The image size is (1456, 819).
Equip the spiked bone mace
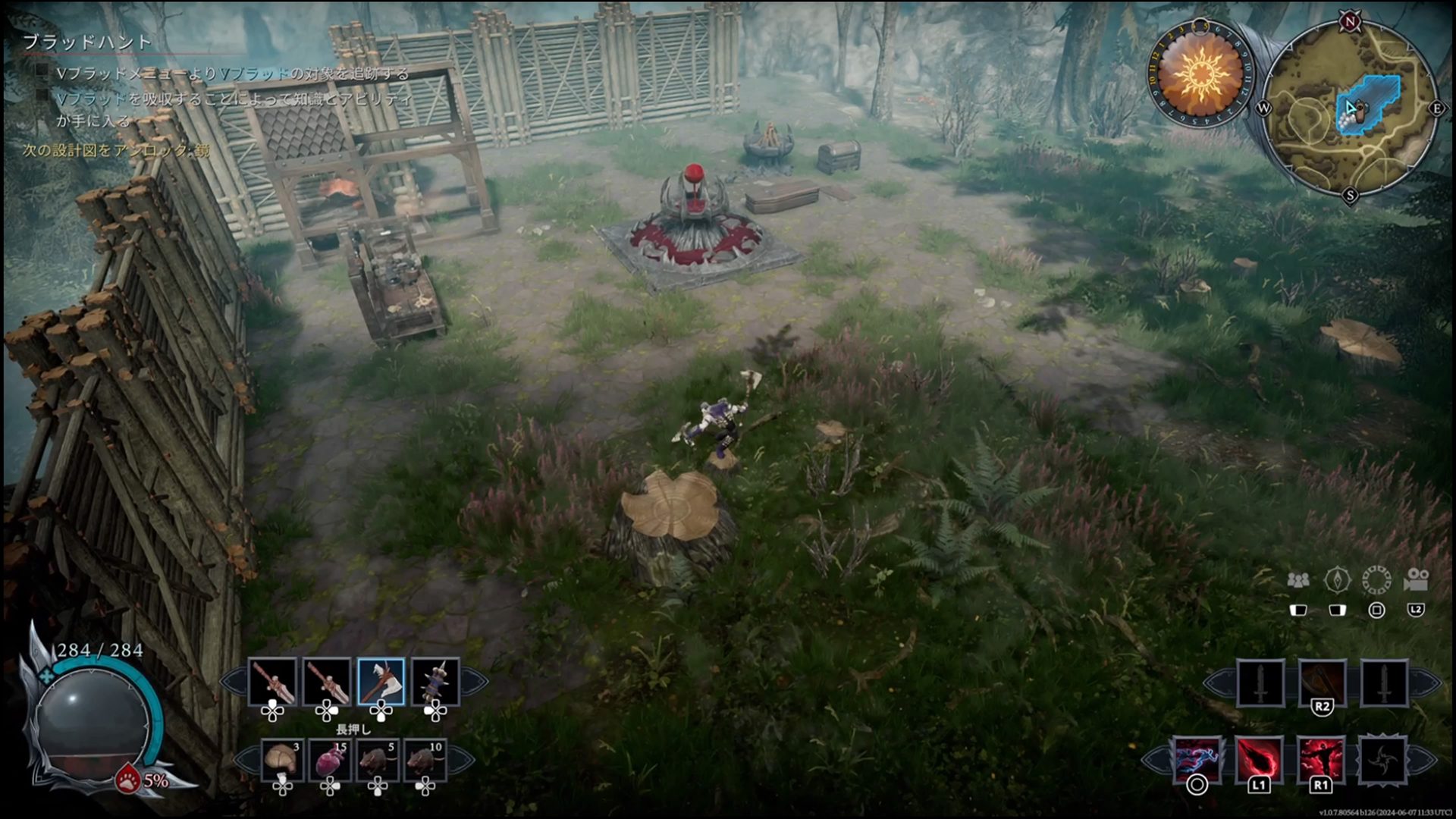(x=435, y=682)
